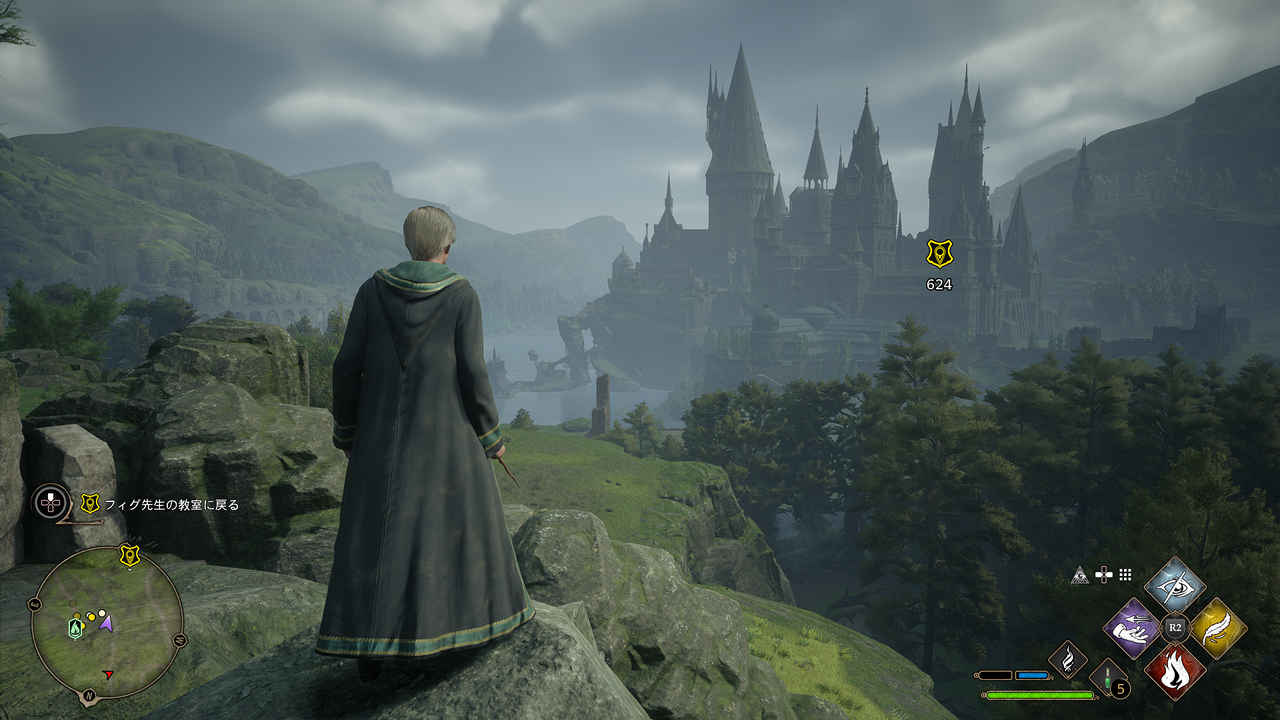Click the eye-in-triangle Revelio icon
Screen dimensions: 1280x720
(x=1079, y=574)
